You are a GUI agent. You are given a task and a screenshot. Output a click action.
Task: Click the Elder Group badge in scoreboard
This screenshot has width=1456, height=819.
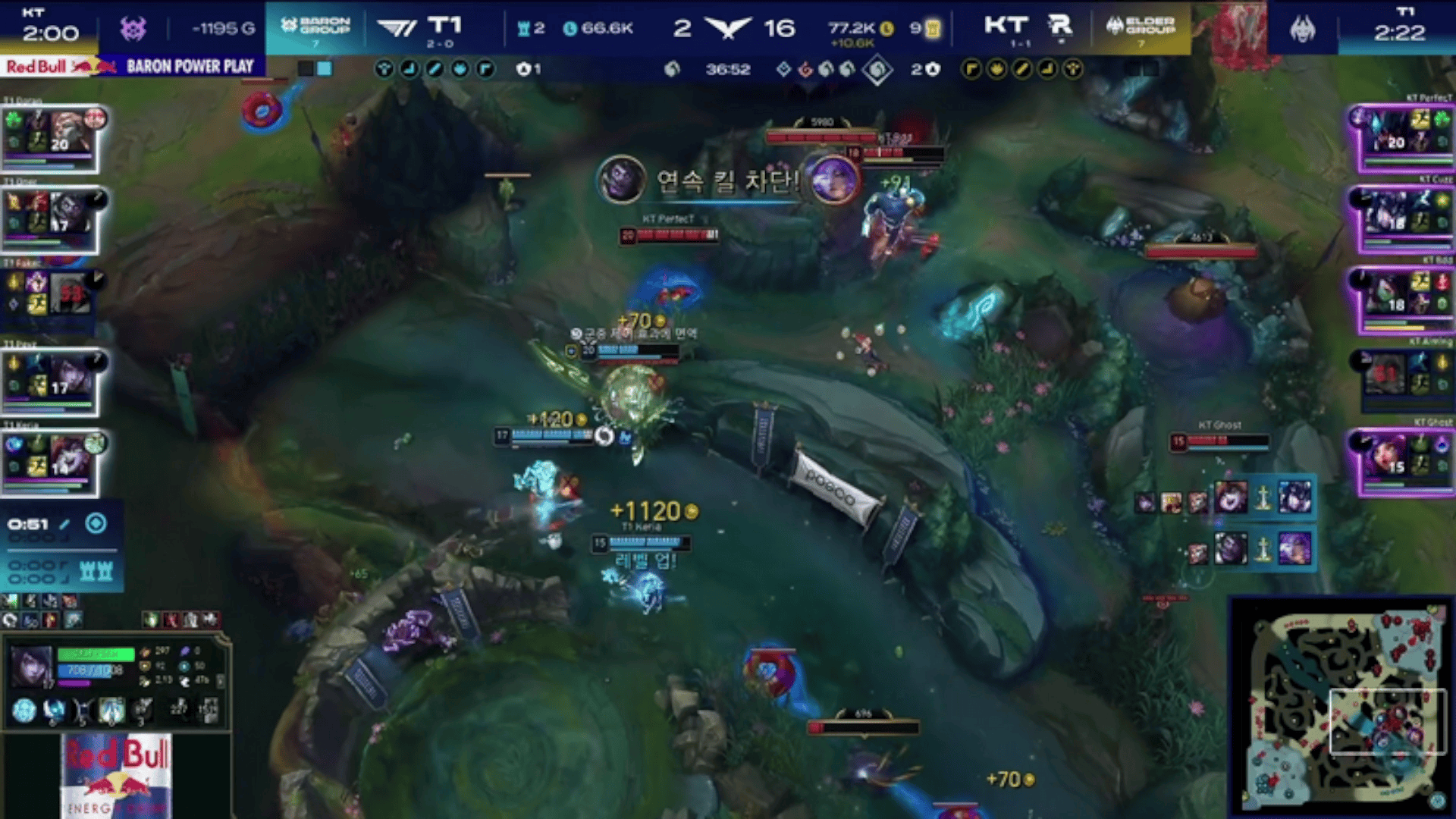1141,28
